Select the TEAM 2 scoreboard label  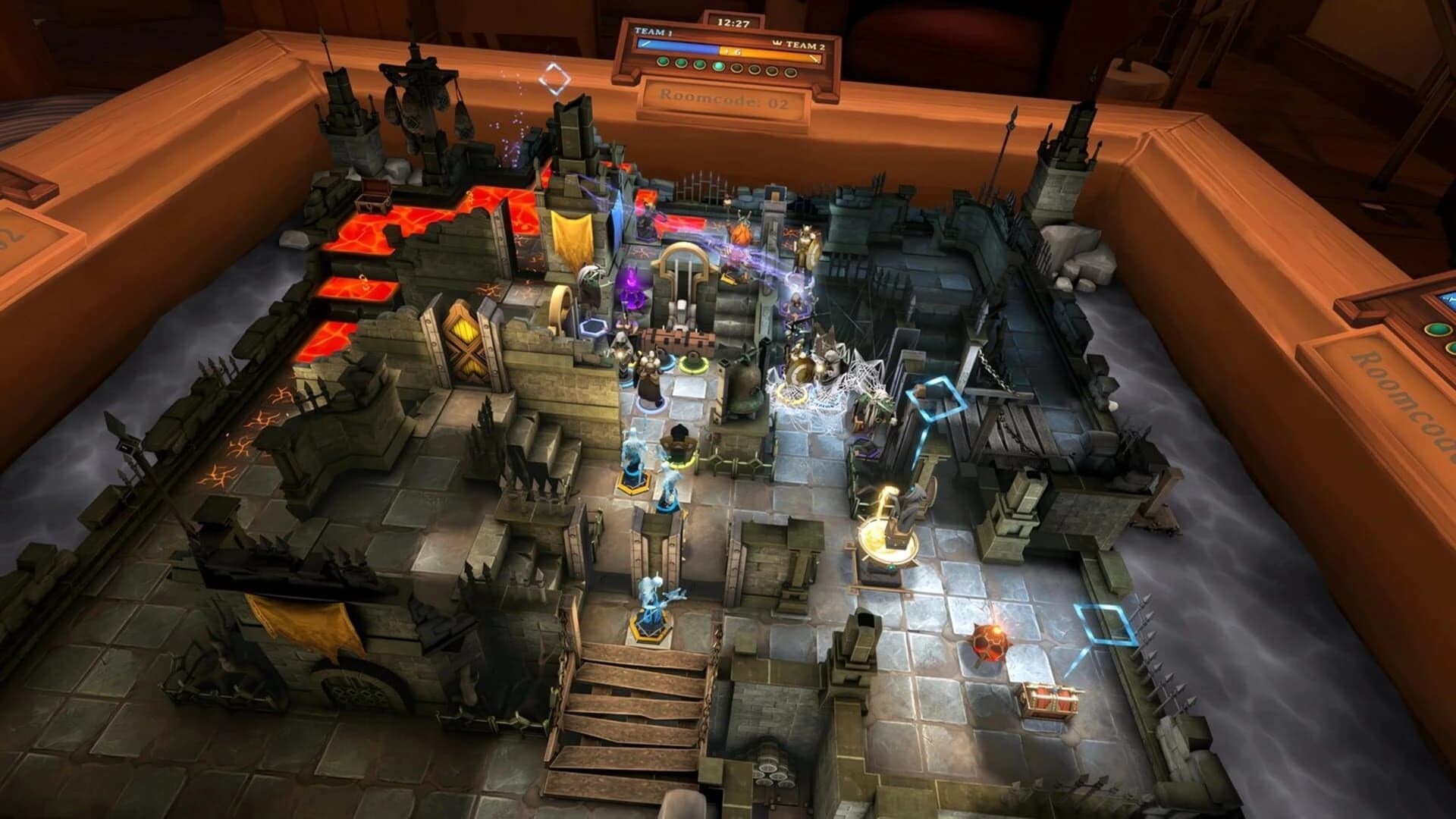pos(805,45)
